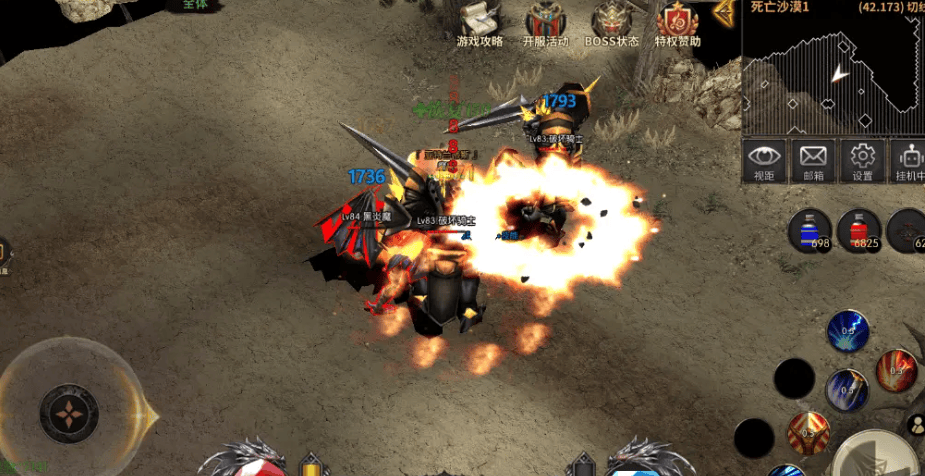The width and height of the screenshot is (925, 476).
Task: Open the 特权赞助 privilege sponsor menu
Action: 677,24
